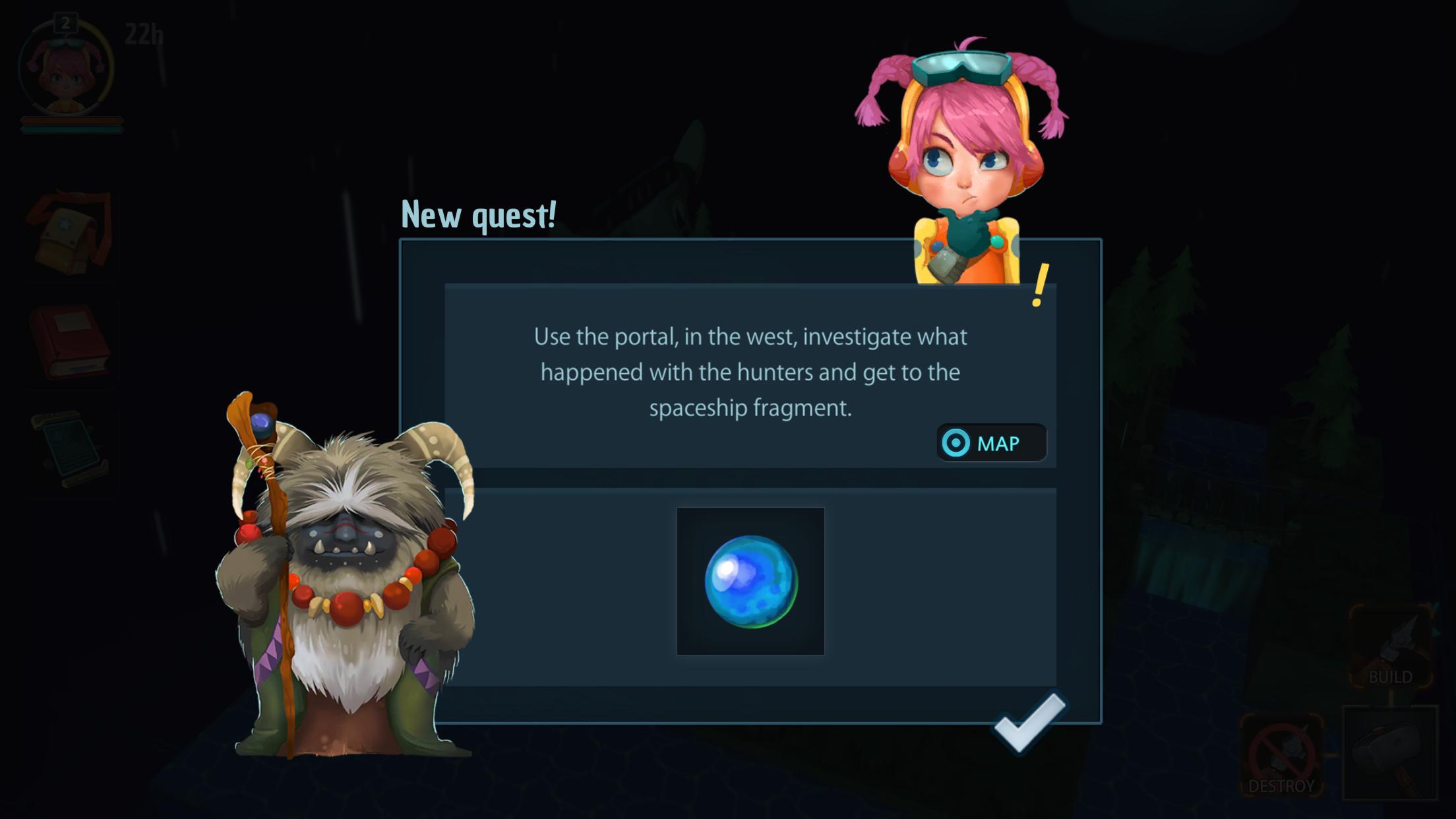Open the MAP view

point(992,443)
